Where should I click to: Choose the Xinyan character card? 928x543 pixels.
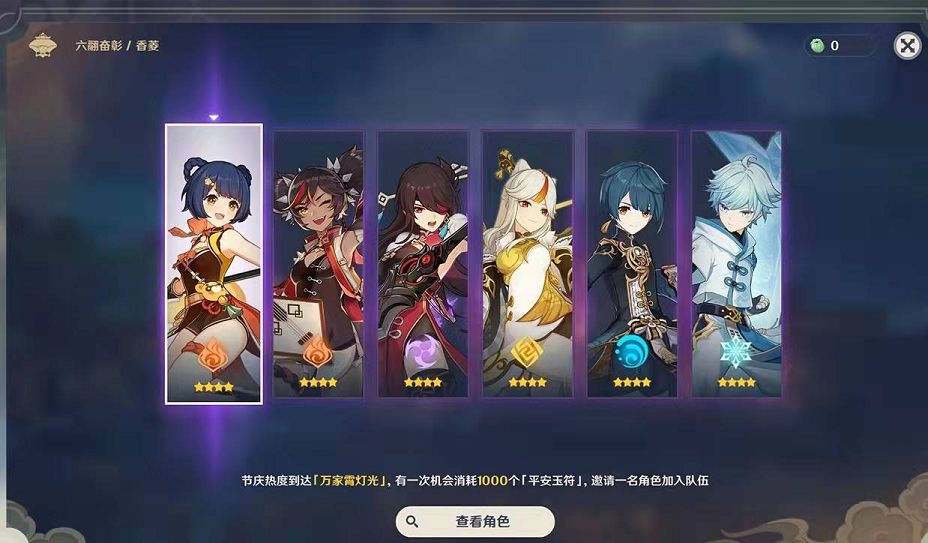click(x=319, y=264)
